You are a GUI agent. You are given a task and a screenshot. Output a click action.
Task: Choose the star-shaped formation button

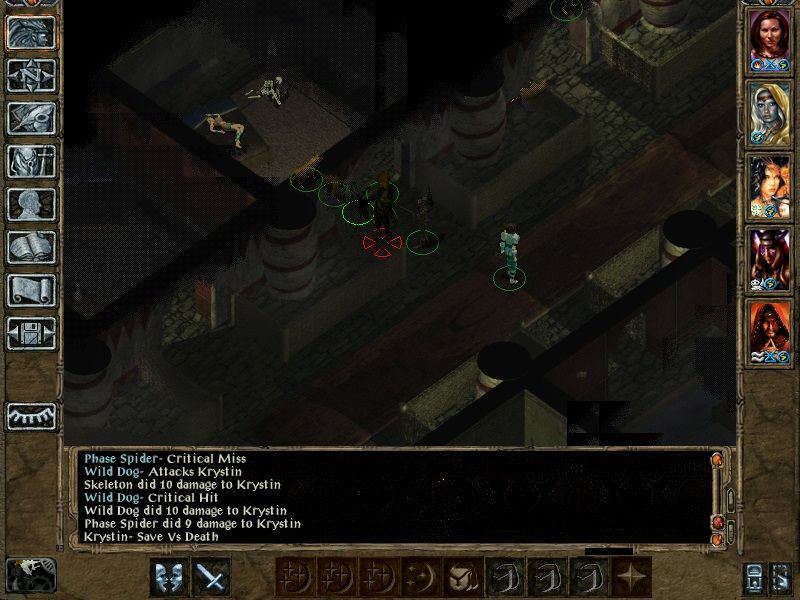click(x=632, y=577)
